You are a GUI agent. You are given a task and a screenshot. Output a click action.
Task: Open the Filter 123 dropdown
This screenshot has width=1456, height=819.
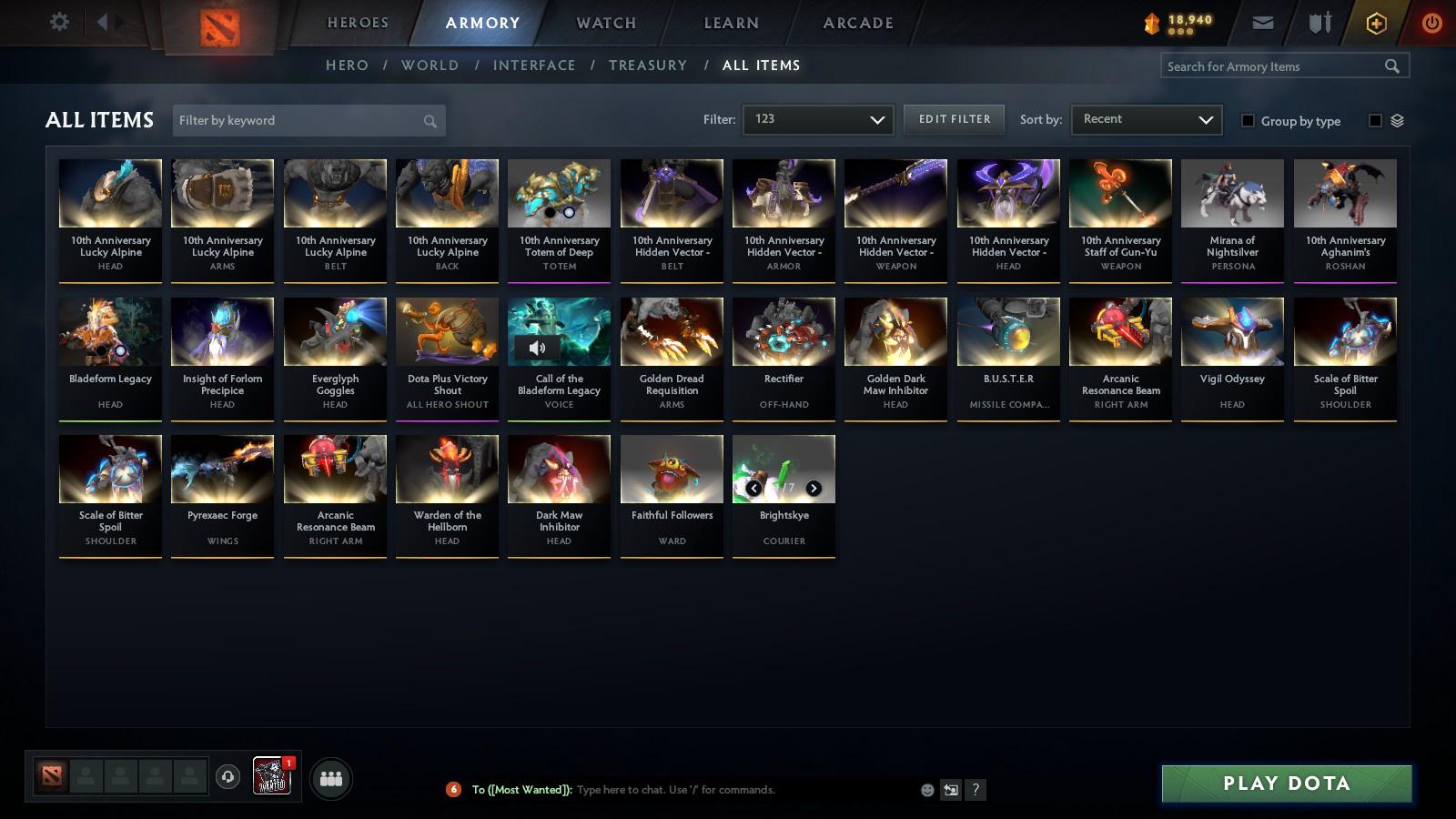[x=815, y=118]
